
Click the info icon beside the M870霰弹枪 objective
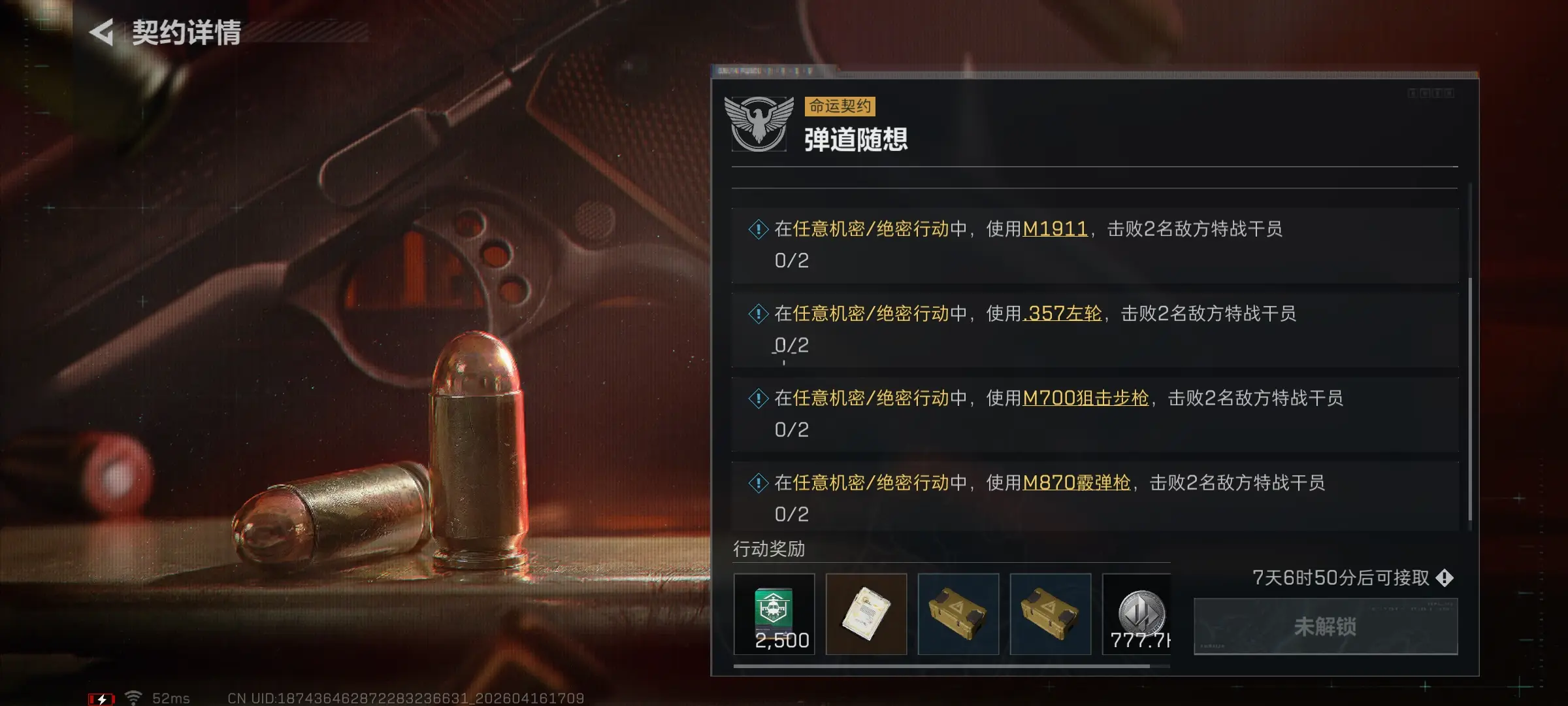coord(758,484)
